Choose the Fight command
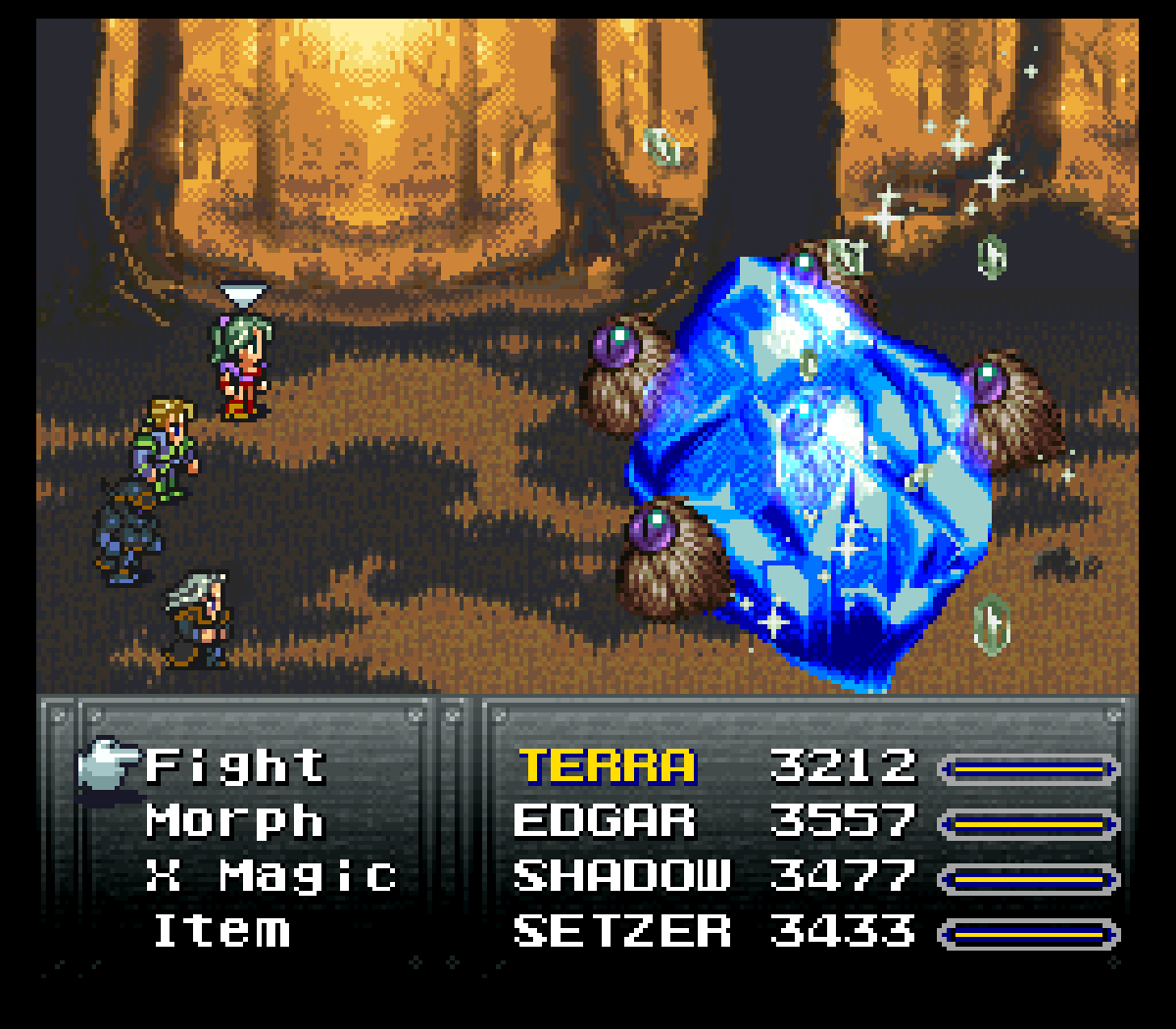 (x=235, y=766)
